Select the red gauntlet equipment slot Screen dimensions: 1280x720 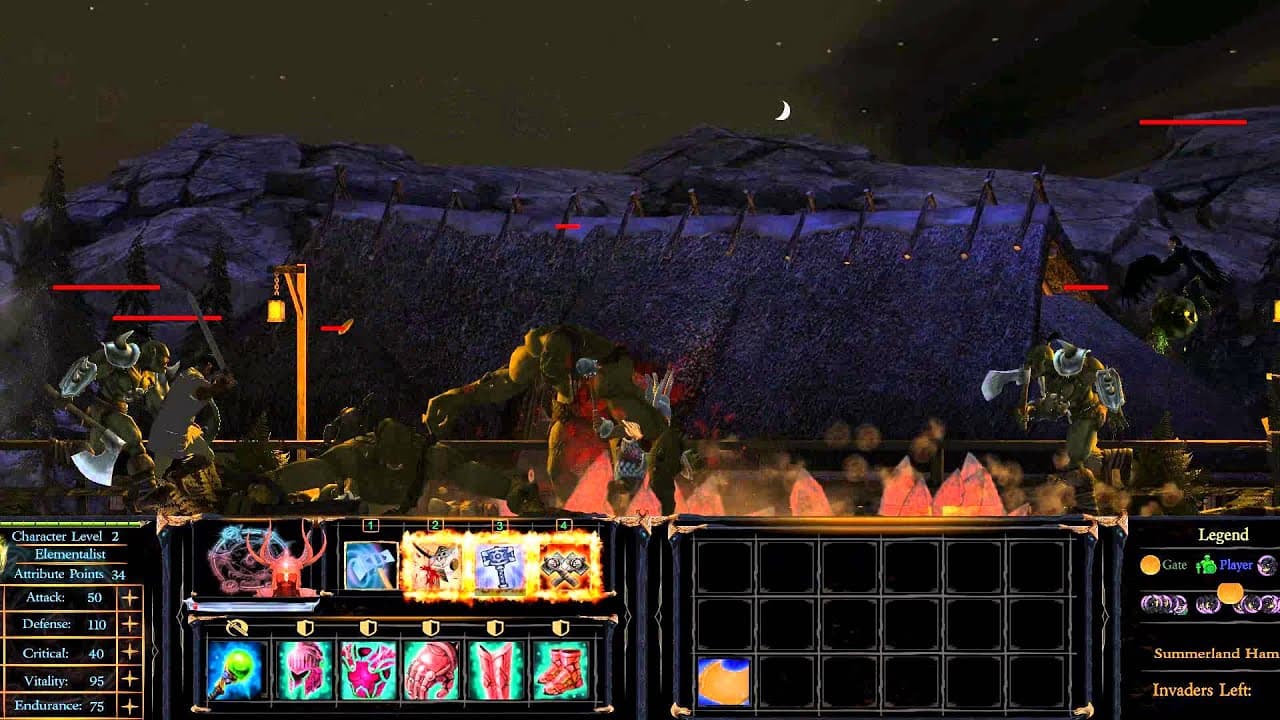click(x=432, y=669)
